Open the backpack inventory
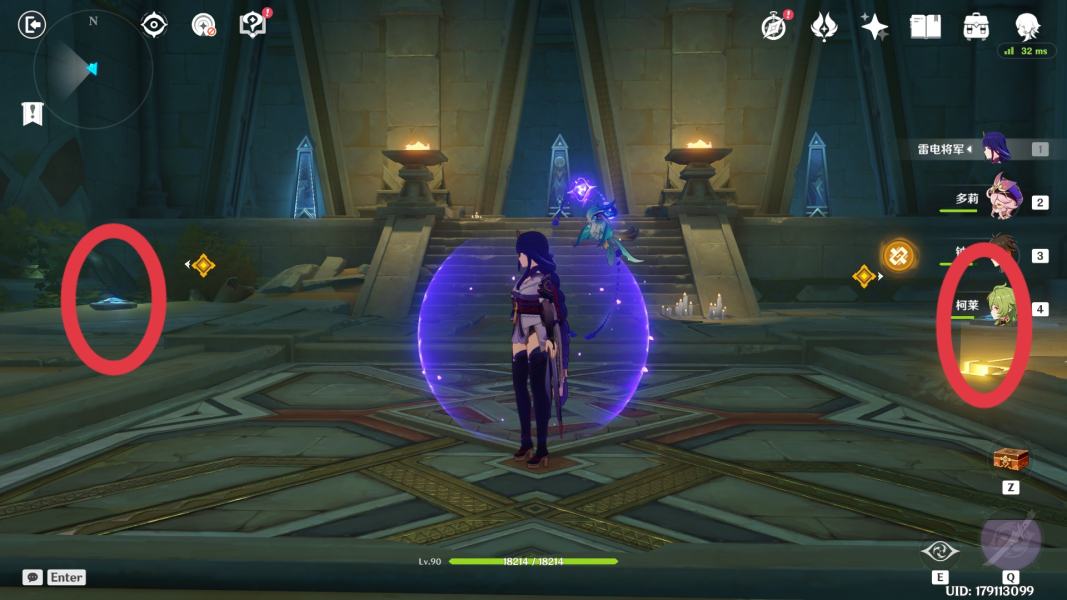 coord(976,27)
